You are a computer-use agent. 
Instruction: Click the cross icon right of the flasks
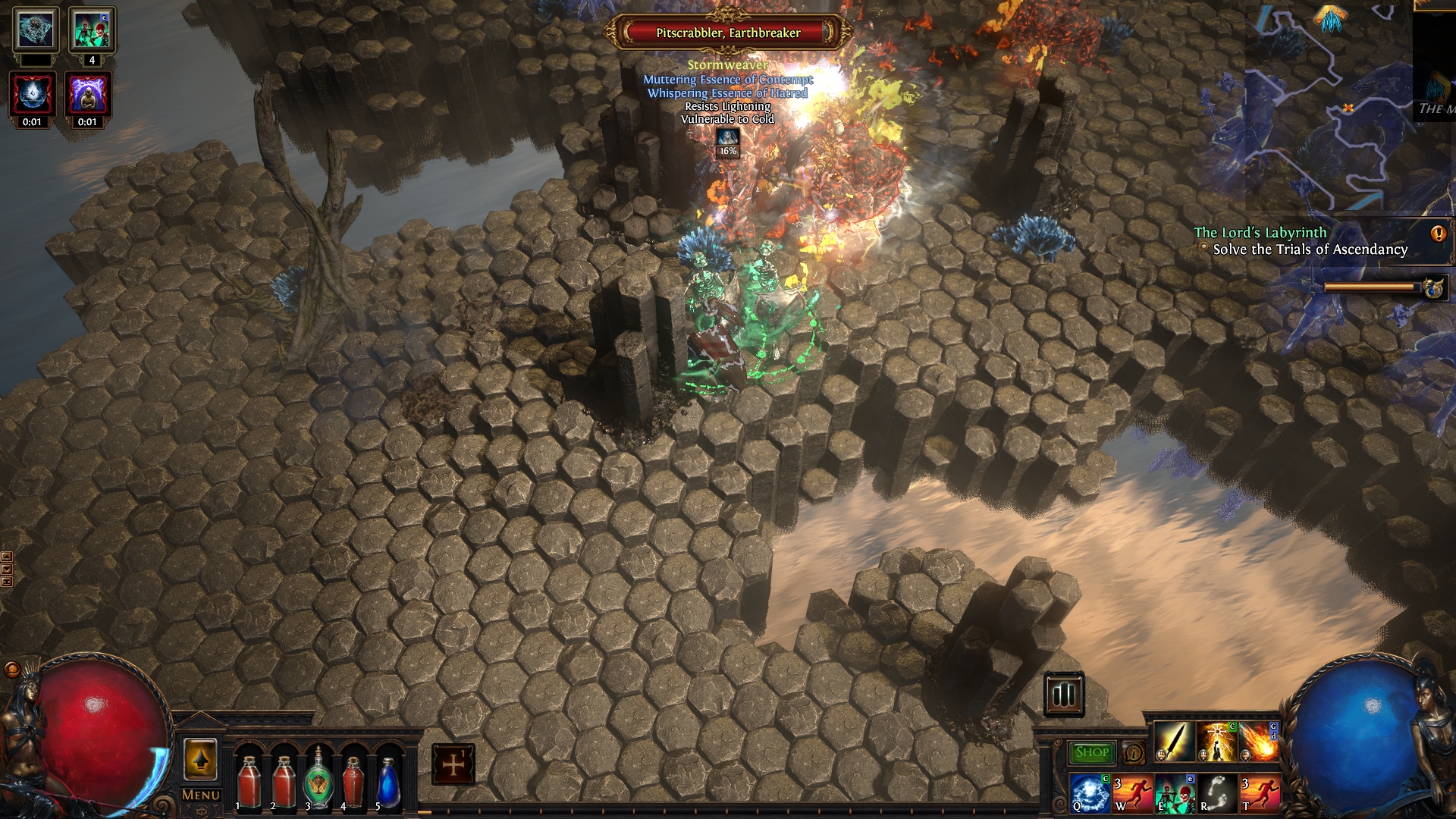click(453, 764)
